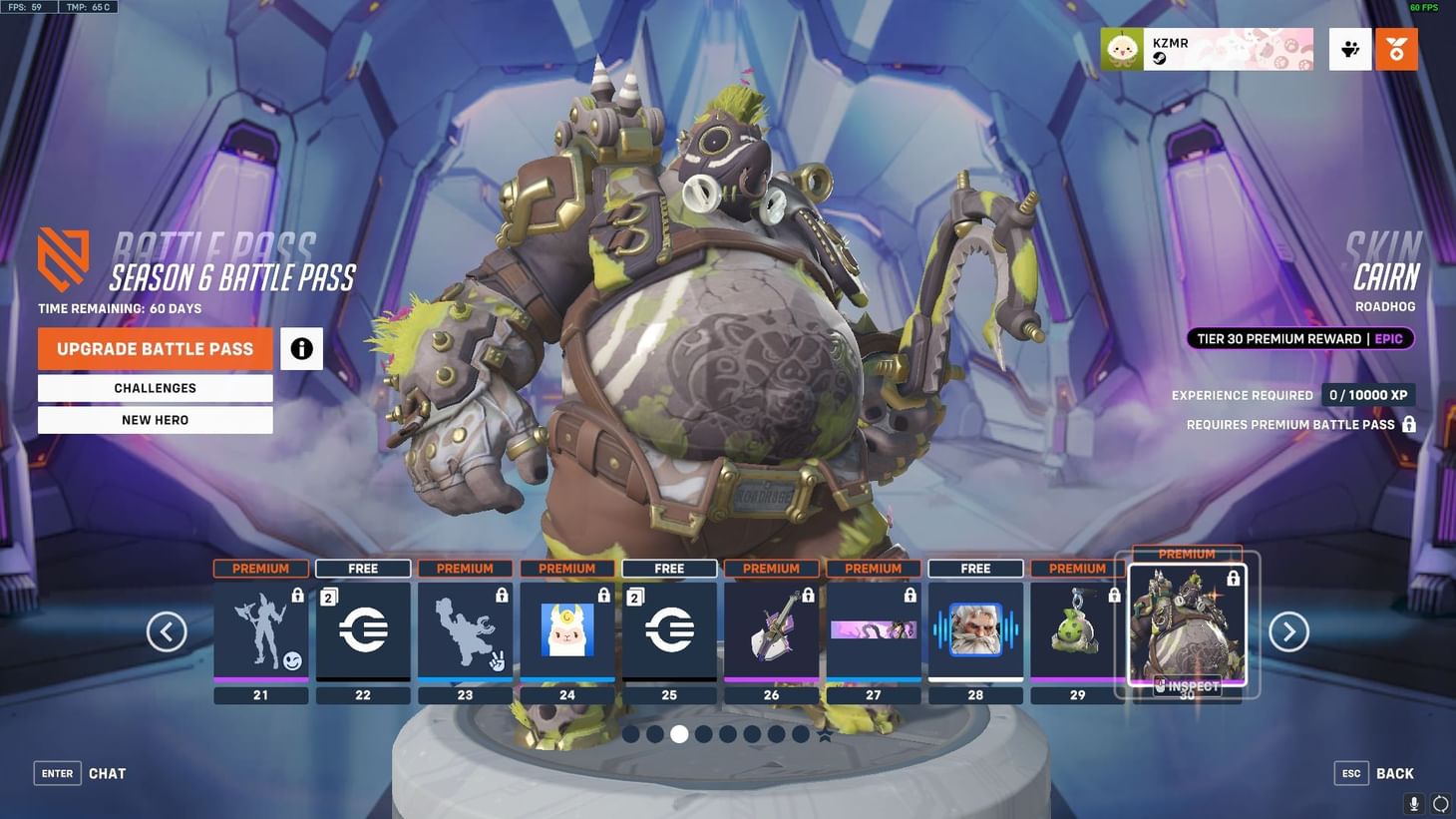Viewport: 1456px width, 819px height.
Task: Click the left arrow to view previous tiers
Action: tap(167, 631)
